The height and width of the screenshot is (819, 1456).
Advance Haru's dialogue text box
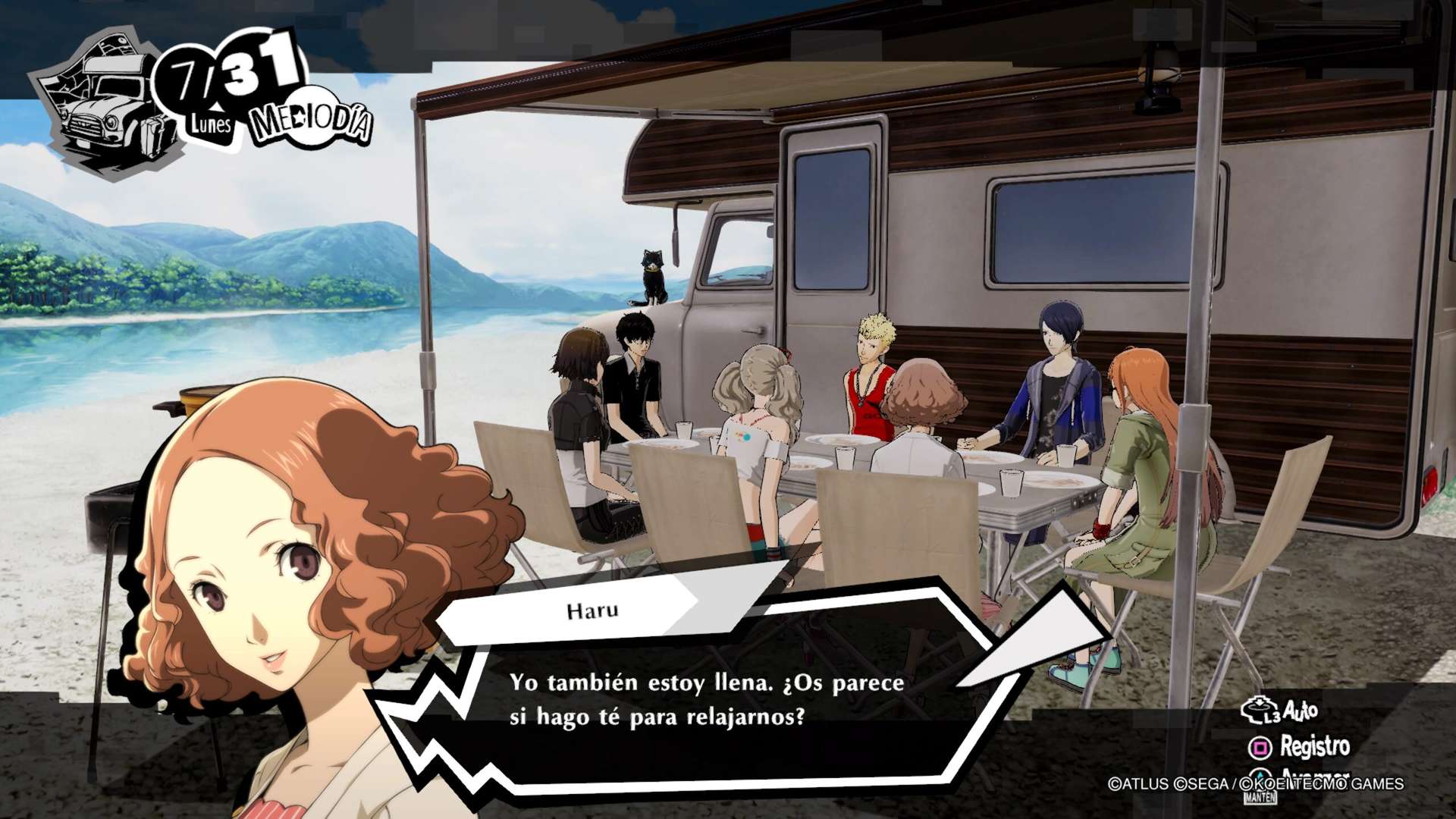pos(705,701)
